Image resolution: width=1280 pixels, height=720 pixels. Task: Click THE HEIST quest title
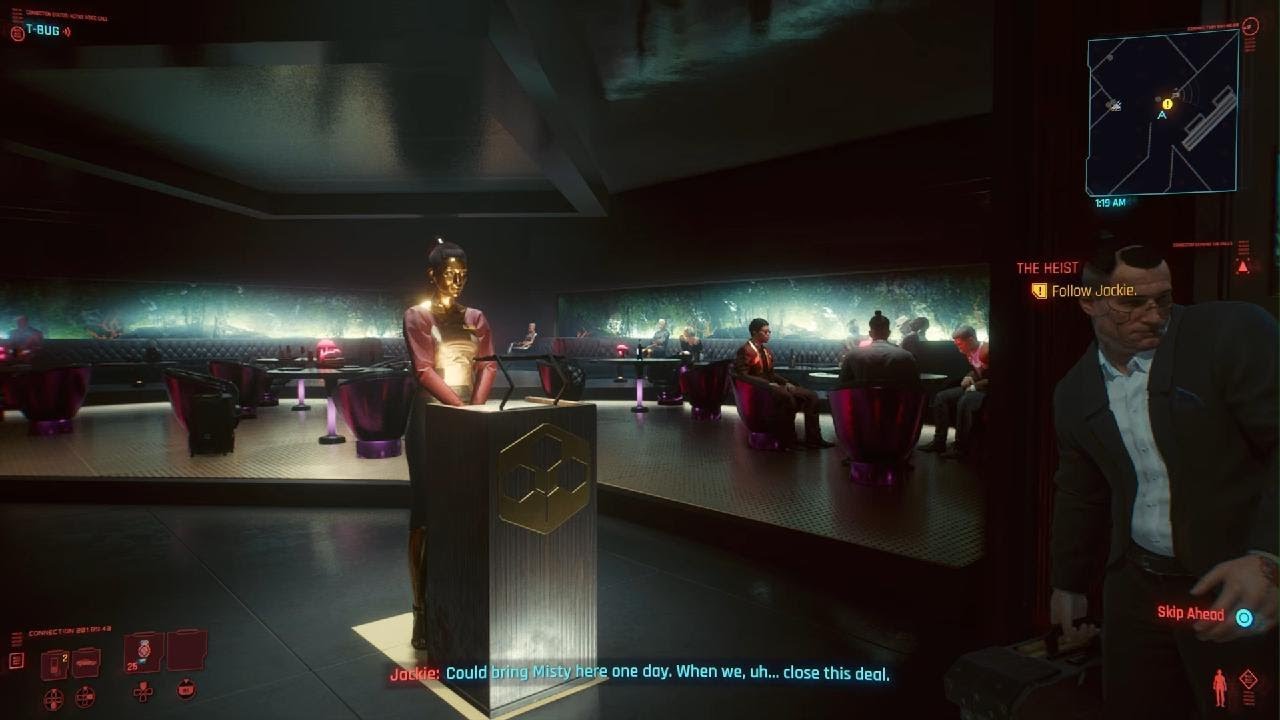pyautogui.click(x=1045, y=267)
